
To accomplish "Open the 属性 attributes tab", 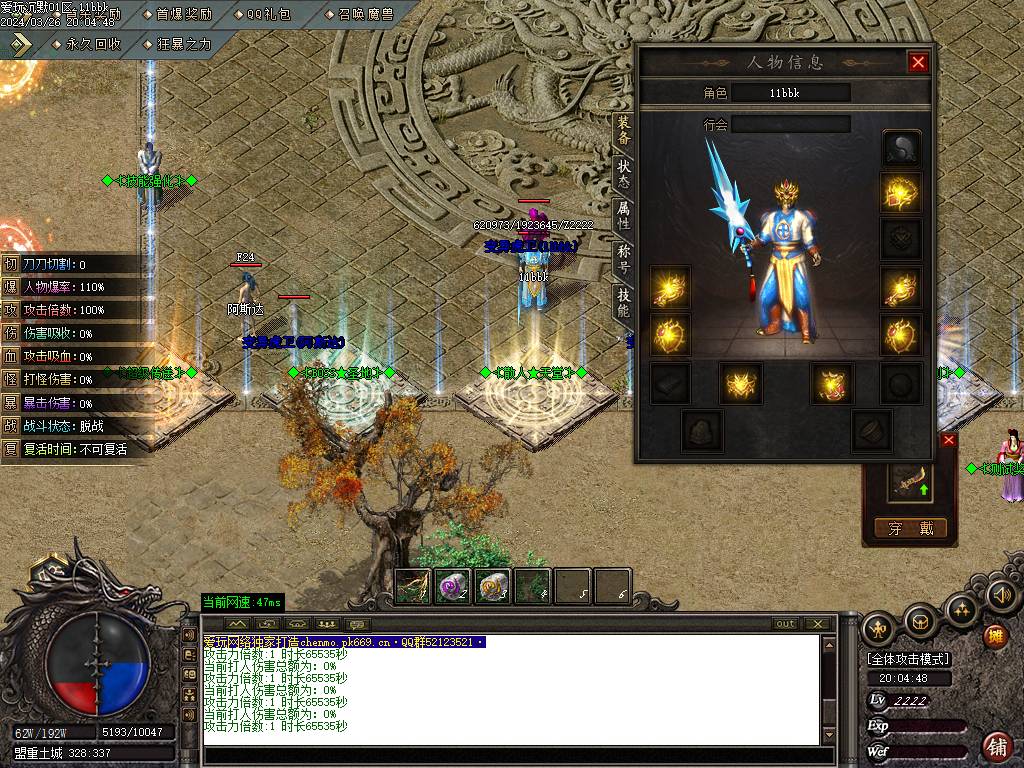I will coord(623,217).
